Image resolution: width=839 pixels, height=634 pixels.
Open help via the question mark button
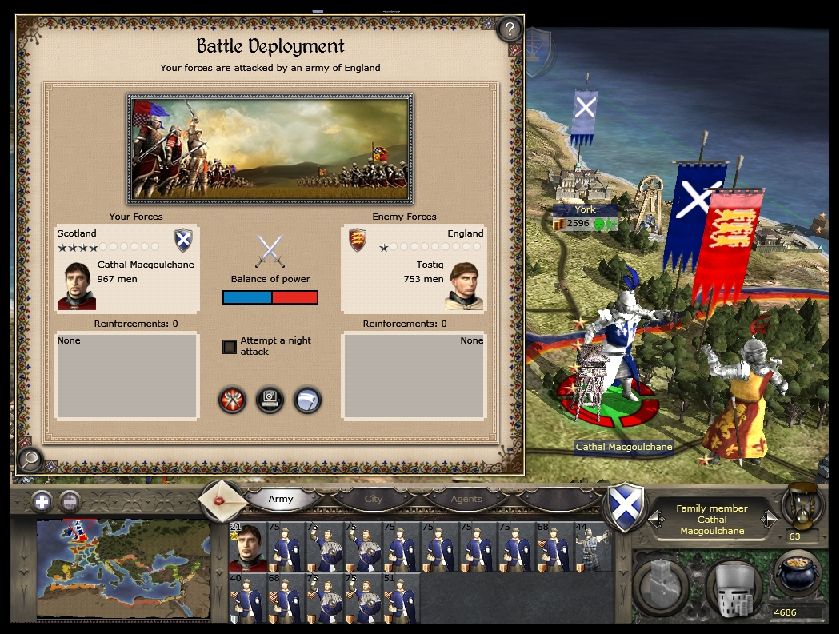pyautogui.click(x=510, y=29)
